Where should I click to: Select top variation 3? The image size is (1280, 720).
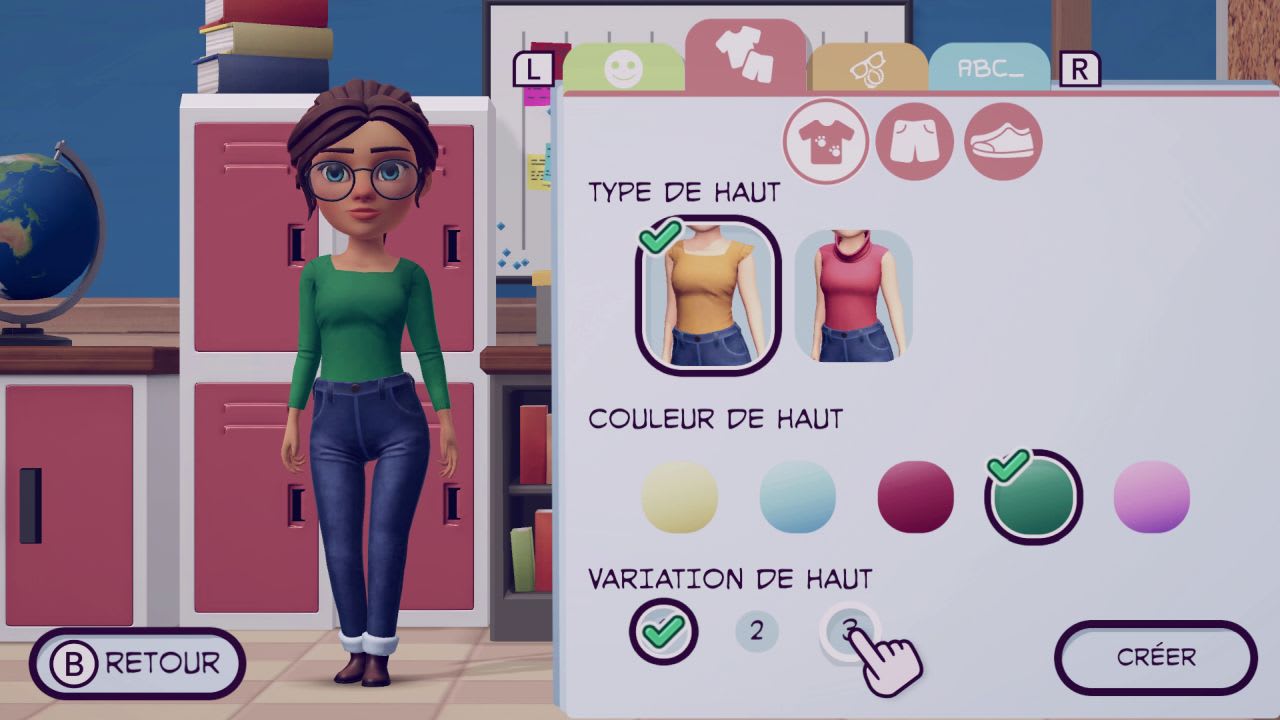[x=848, y=632]
